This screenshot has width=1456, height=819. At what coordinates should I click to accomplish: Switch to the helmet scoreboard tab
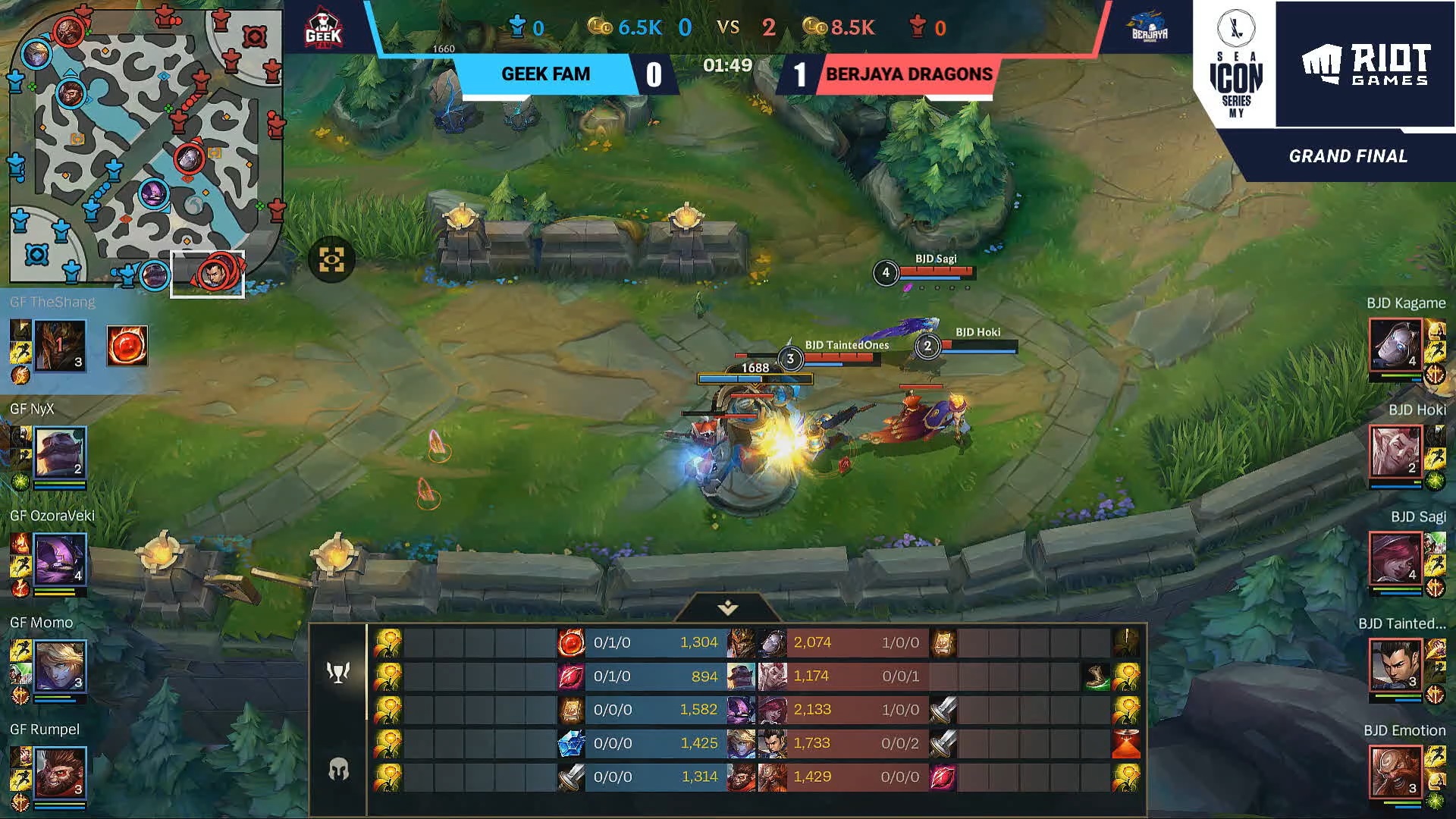[338, 769]
